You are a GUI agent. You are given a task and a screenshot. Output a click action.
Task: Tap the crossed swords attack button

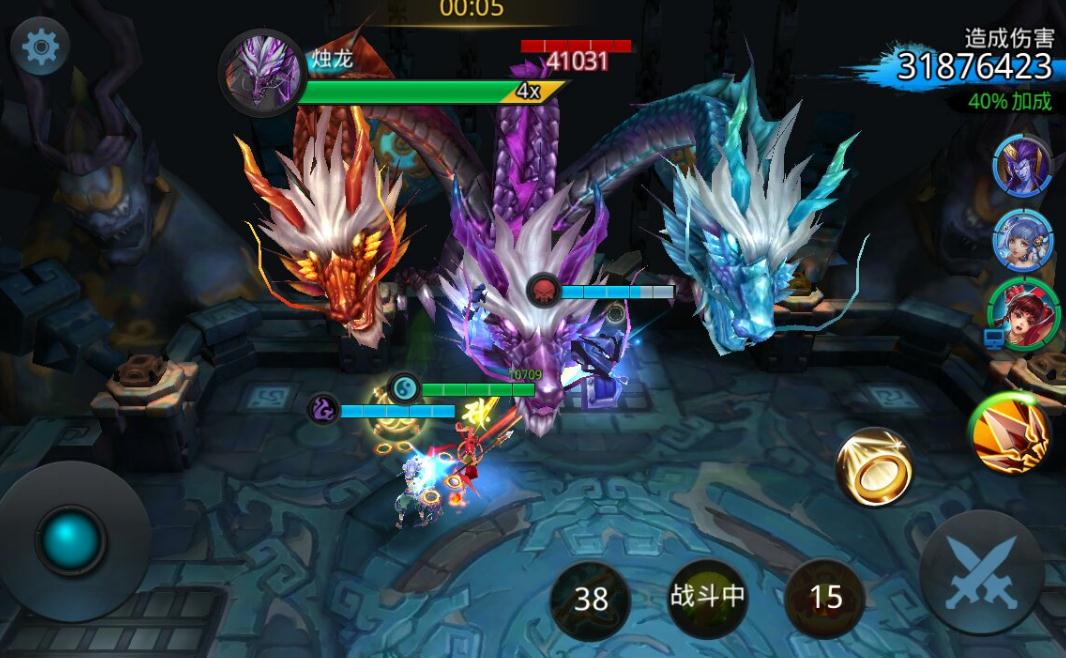[981, 572]
